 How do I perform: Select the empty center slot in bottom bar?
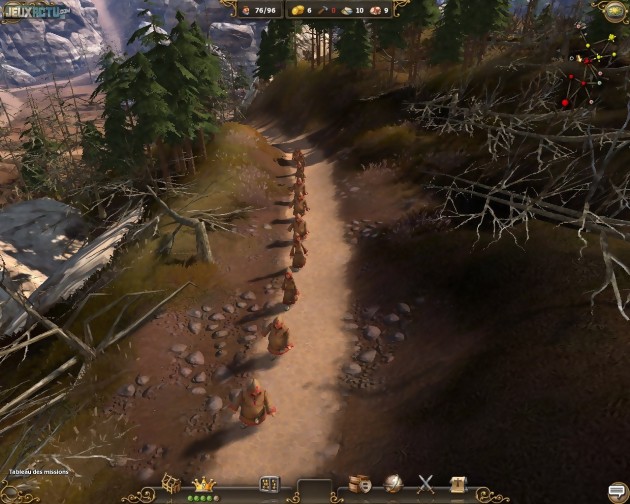tap(314, 489)
